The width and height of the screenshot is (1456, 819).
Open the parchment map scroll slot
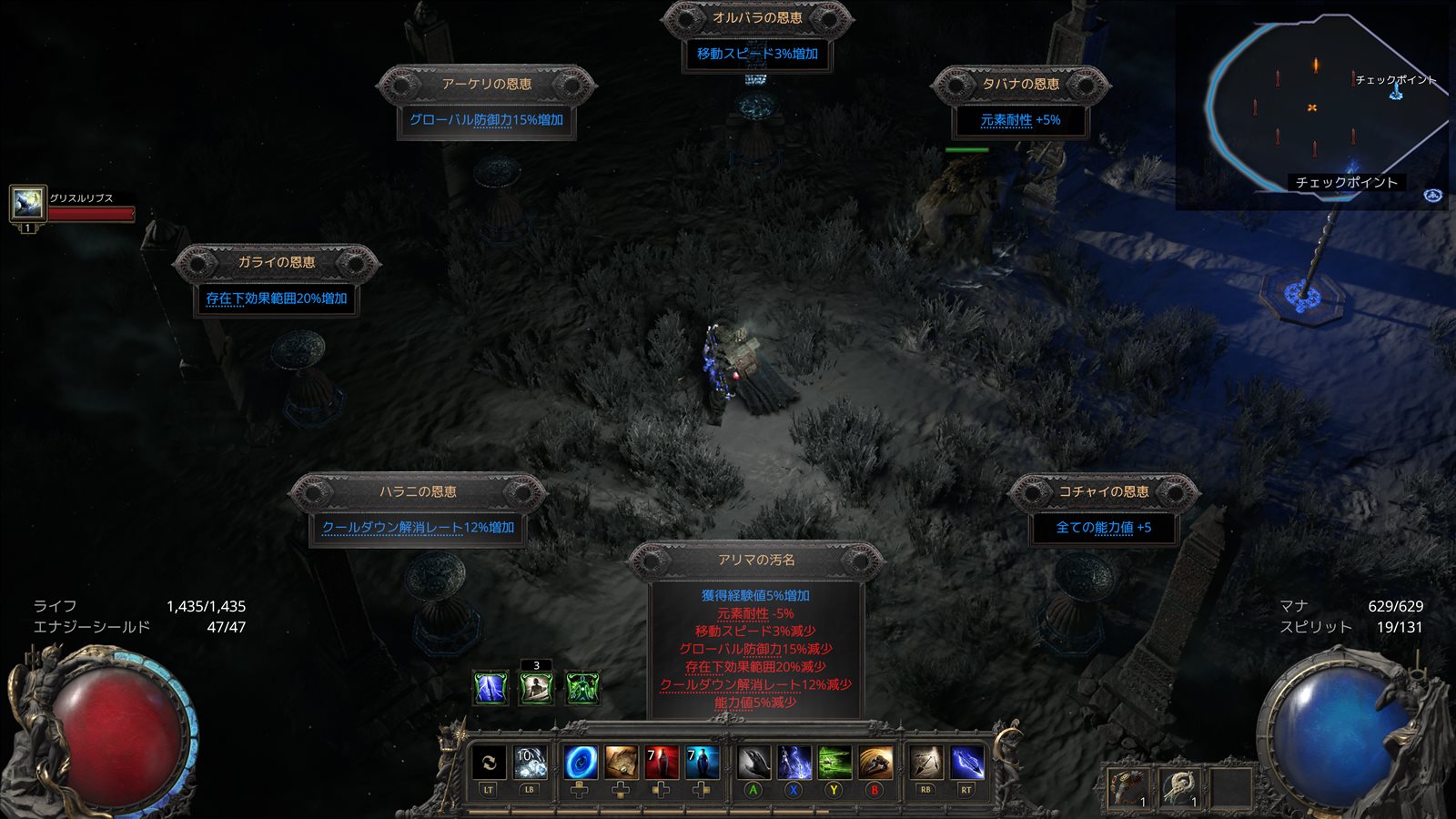622,763
